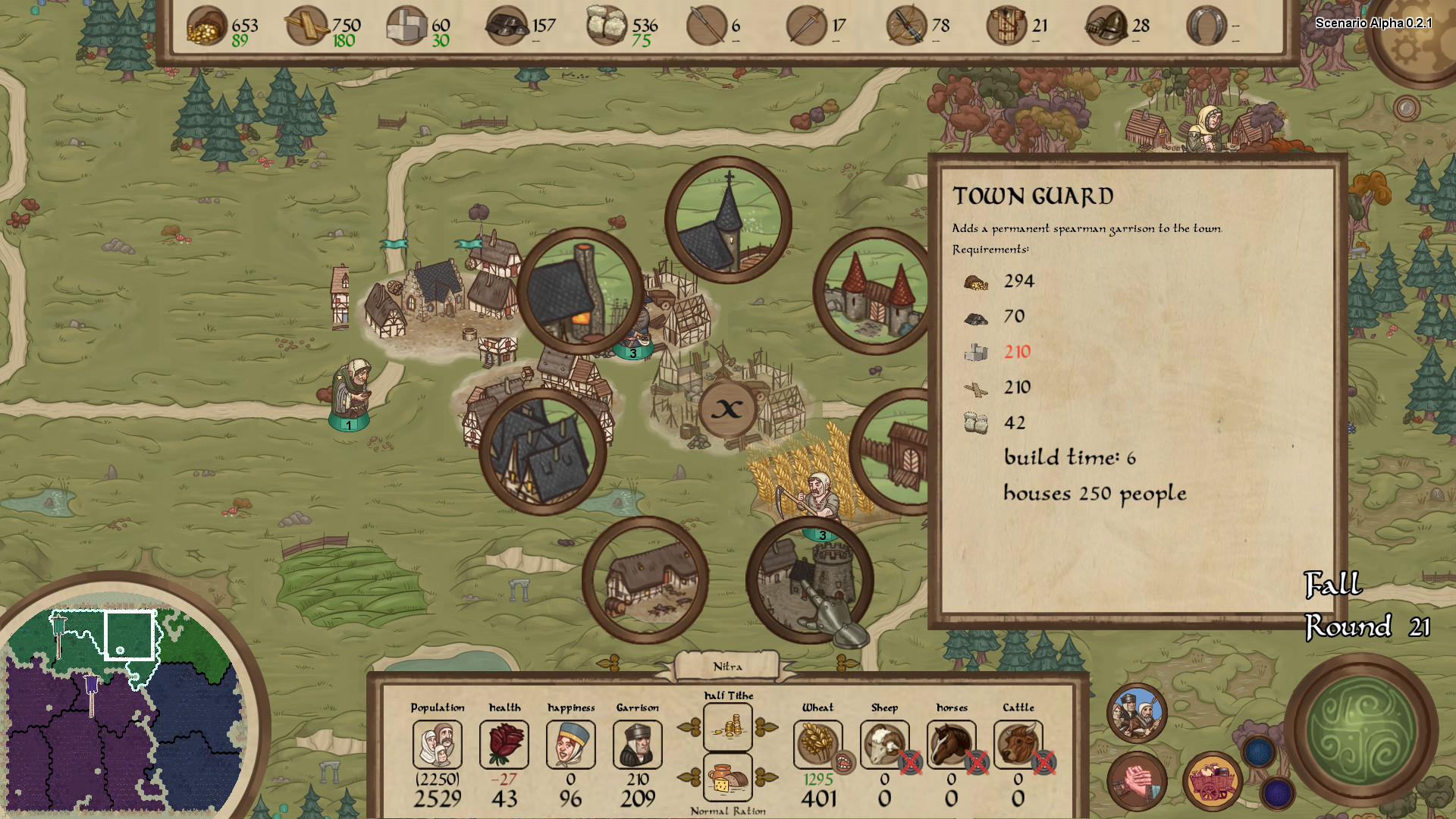The width and height of the screenshot is (1456, 819).
Task: Choose the forge building with chimney
Action: 581,291
